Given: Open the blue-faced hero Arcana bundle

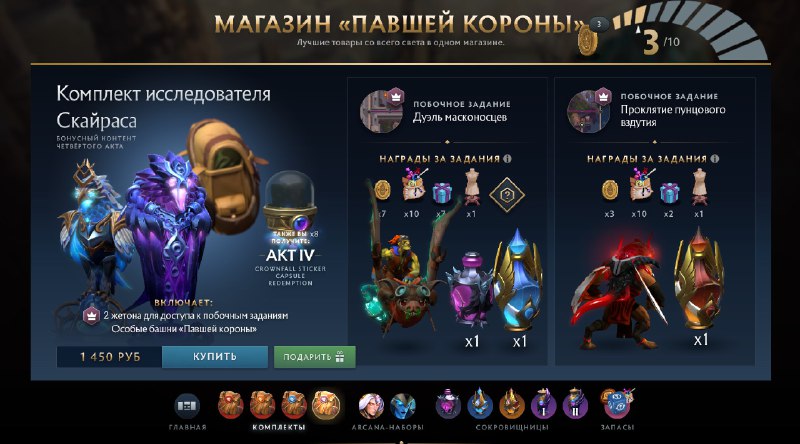Looking at the screenshot, I should [403, 405].
